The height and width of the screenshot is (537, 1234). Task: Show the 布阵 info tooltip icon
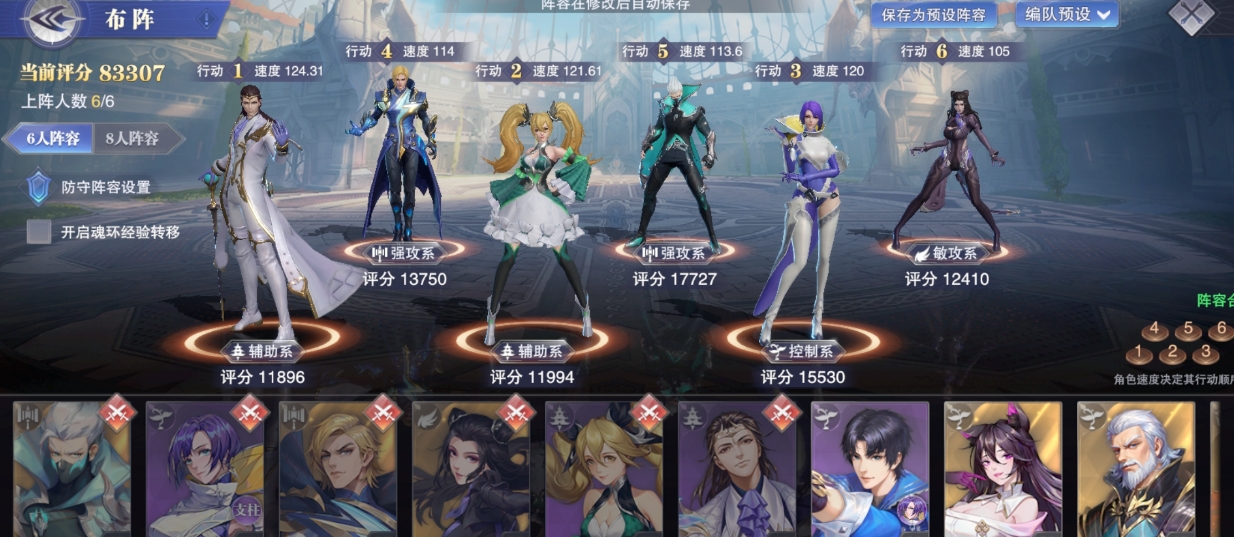click(206, 19)
